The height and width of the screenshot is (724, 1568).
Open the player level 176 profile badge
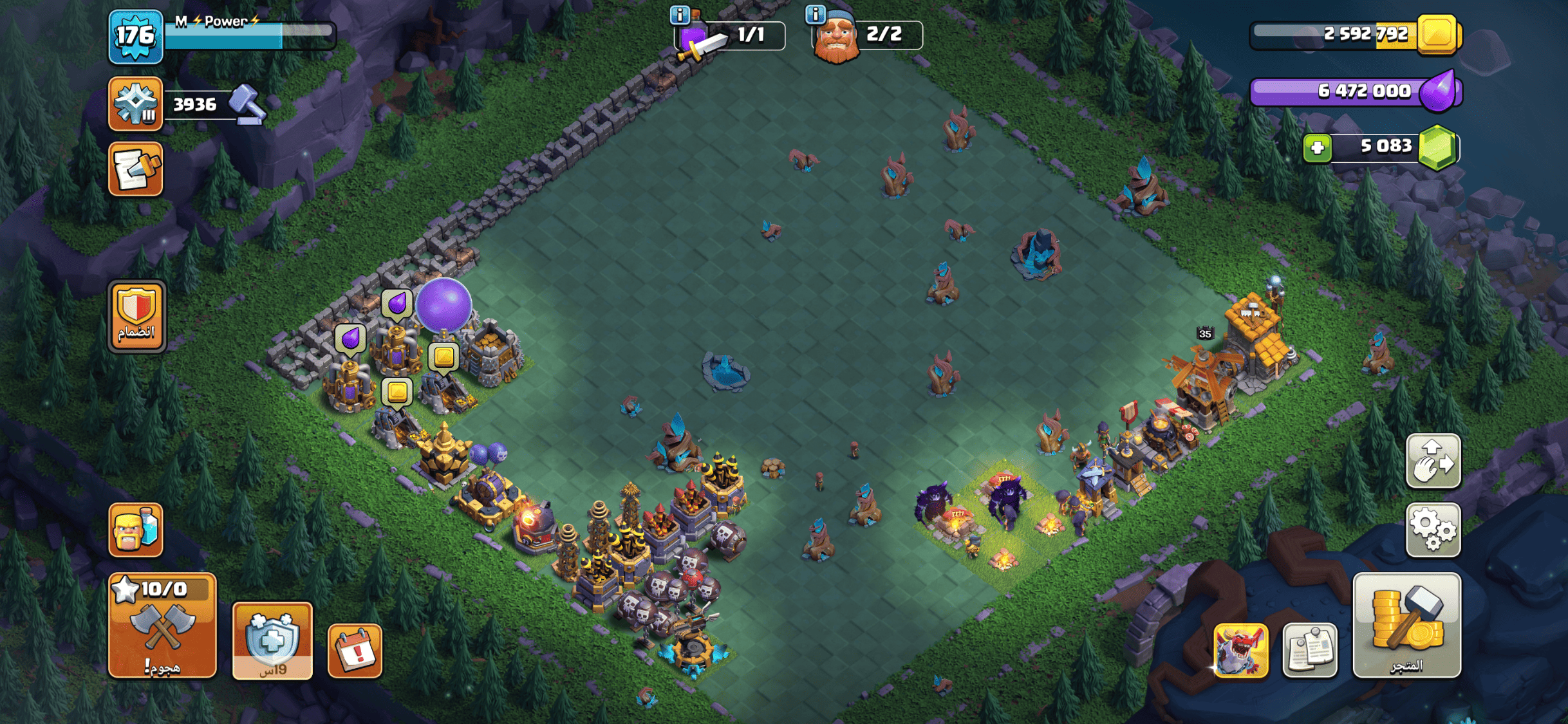[135, 36]
